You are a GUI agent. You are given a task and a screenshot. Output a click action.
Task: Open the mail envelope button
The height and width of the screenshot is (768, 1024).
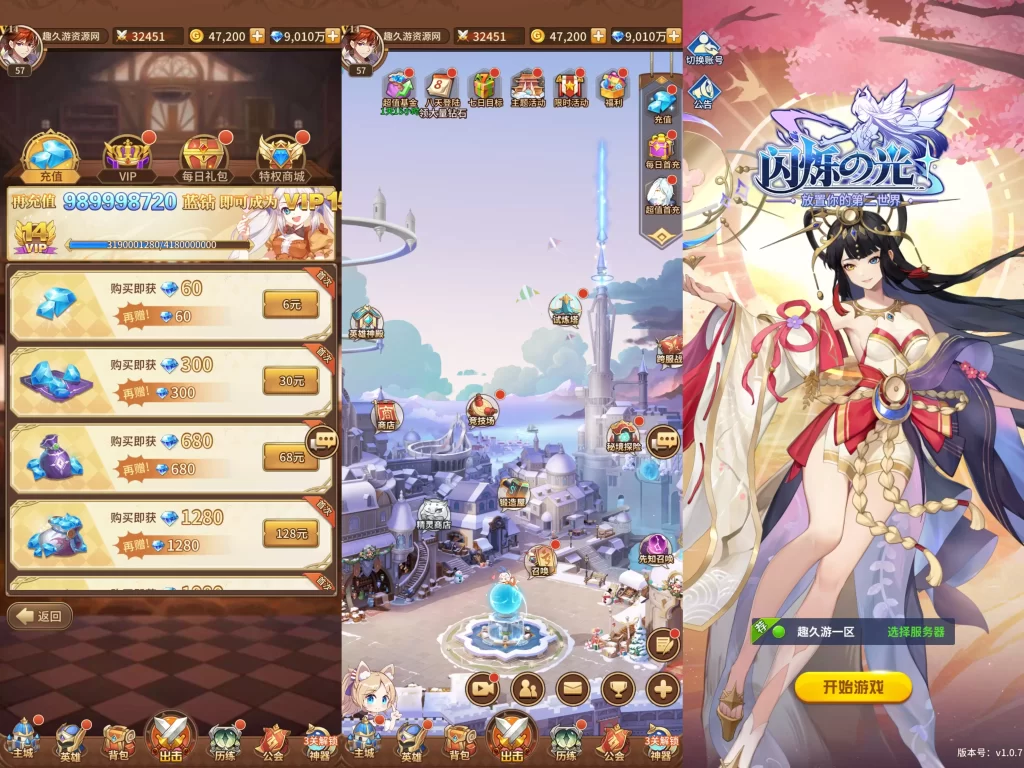571,688
